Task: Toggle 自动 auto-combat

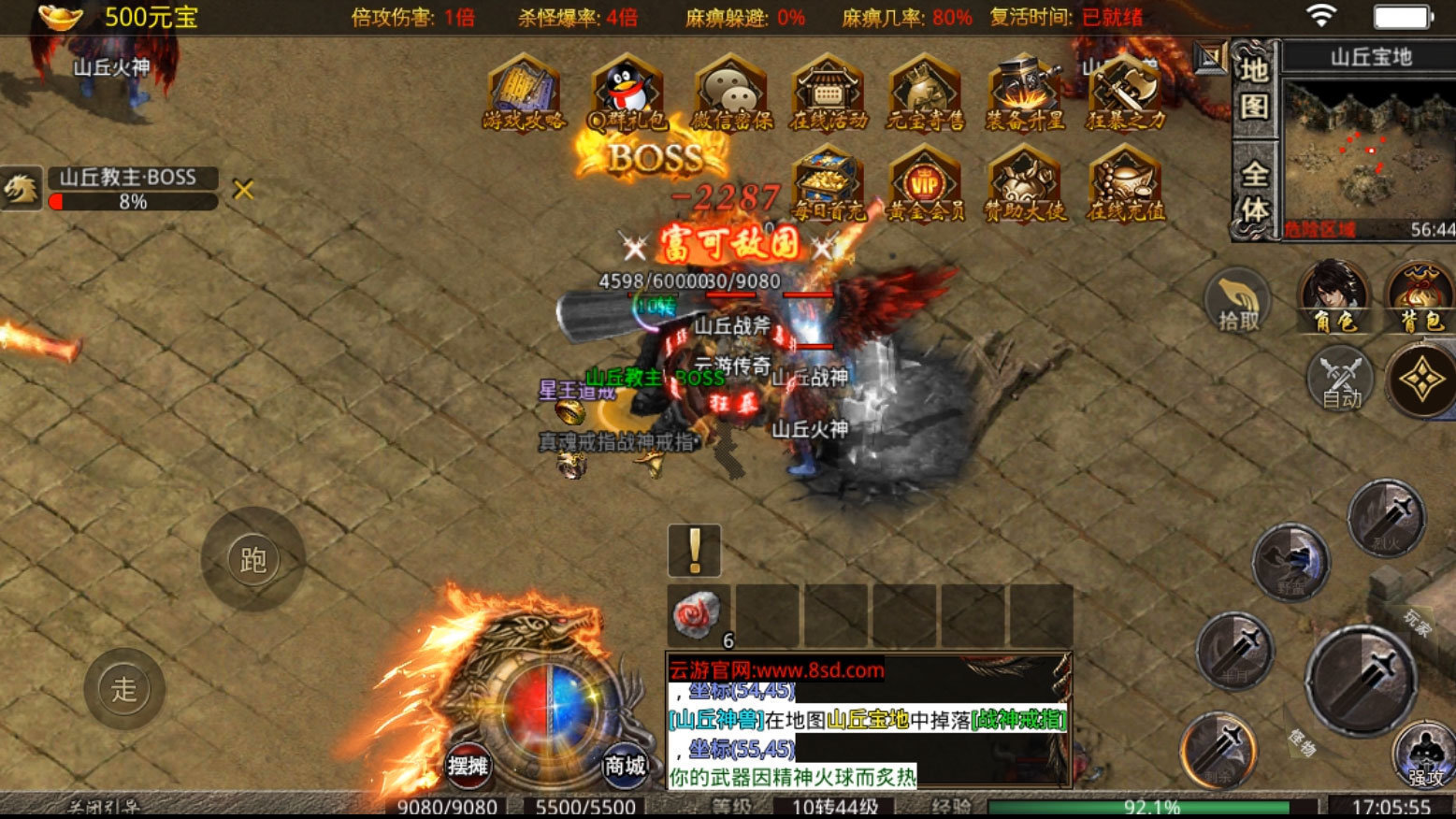Action: (1341, 379)
